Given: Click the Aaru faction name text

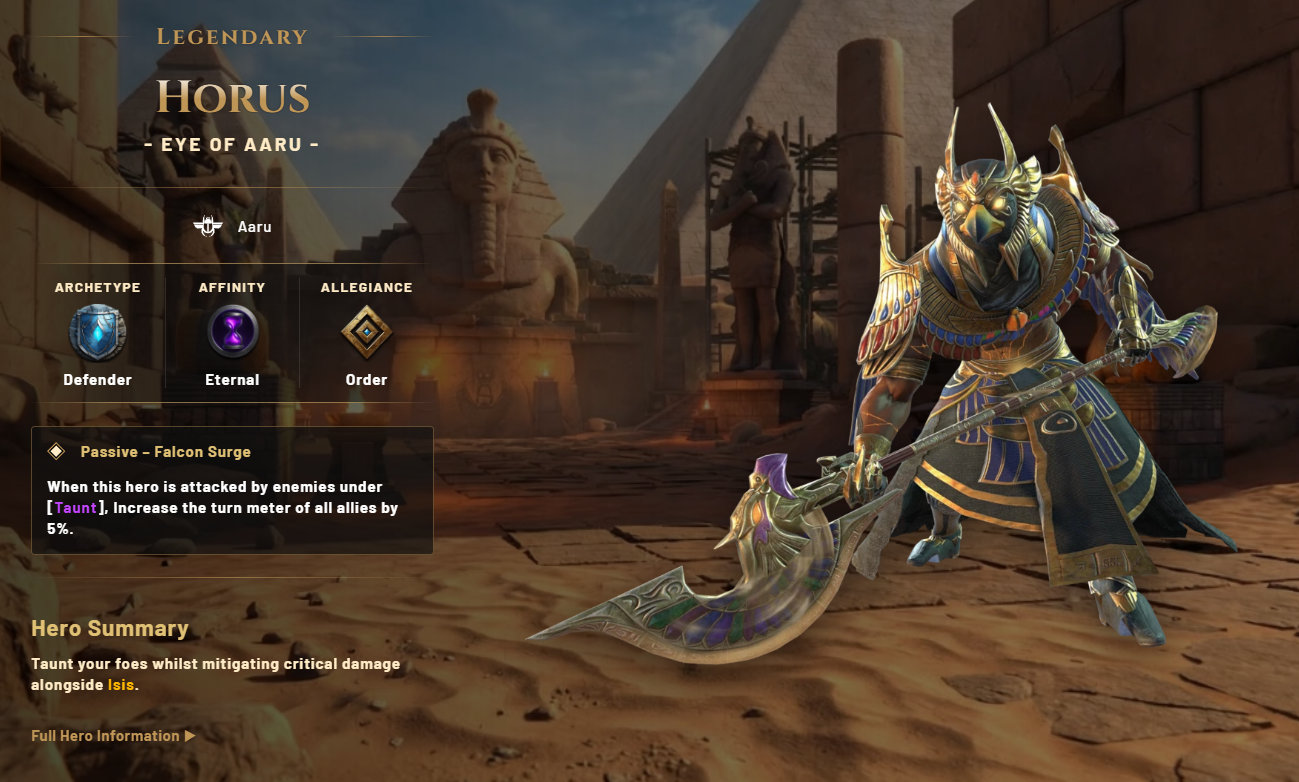Looking at the screenshot, I should coord(253,226).
